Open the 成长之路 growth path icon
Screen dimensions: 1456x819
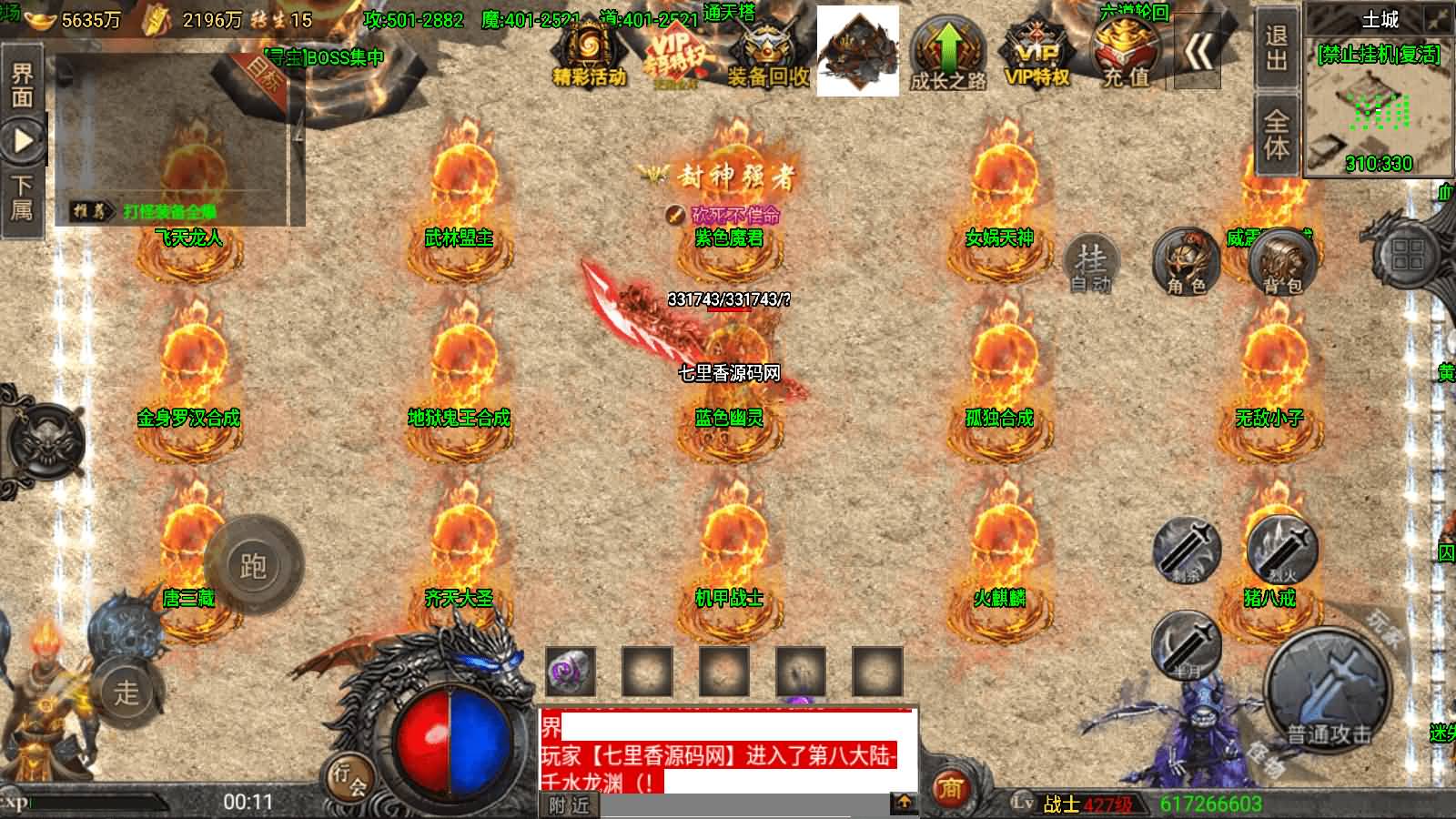pyautogui.click(x=948, y=55)
